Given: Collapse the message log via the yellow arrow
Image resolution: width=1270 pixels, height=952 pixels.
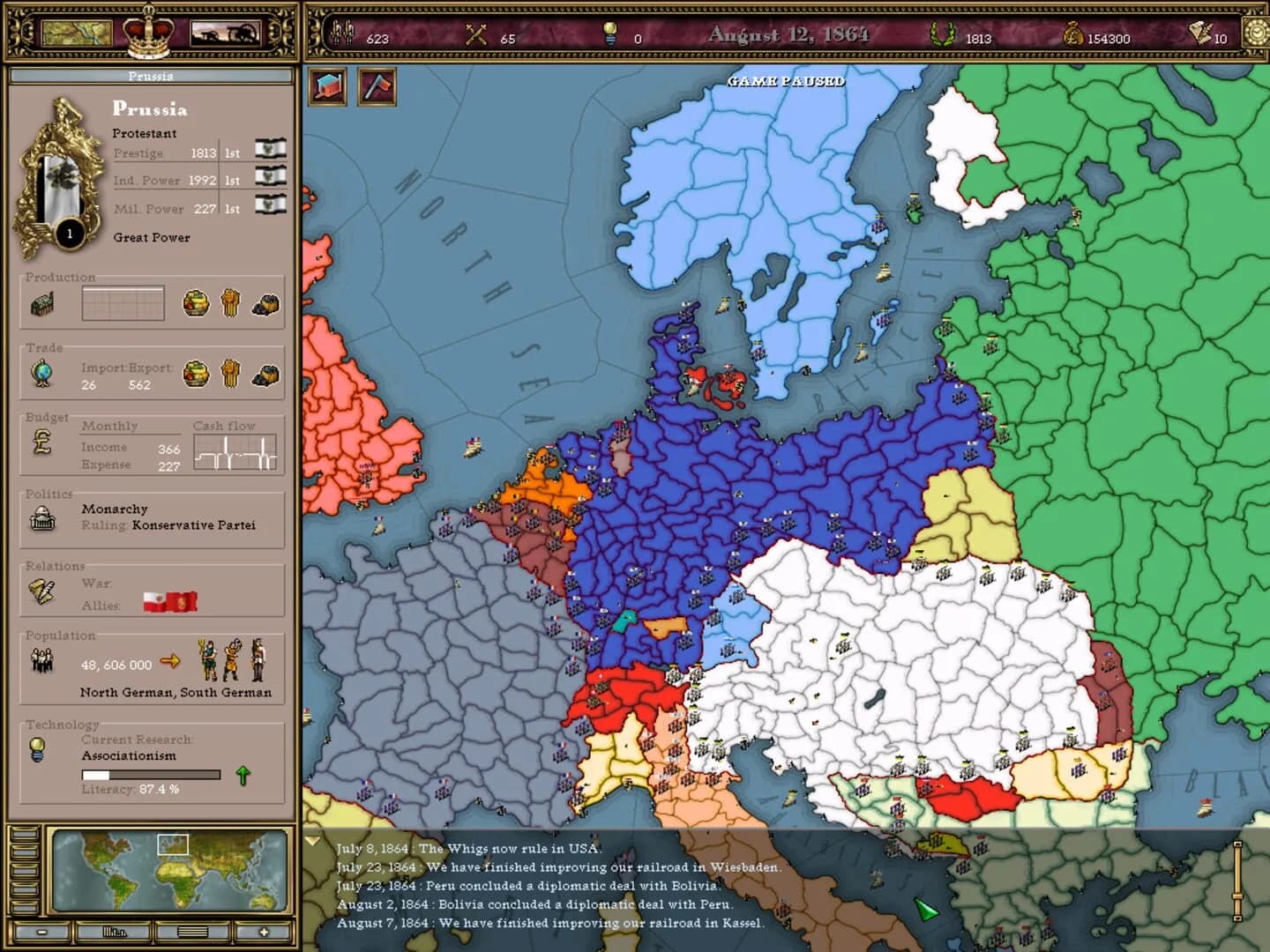Looking at the screenshot, I should pyautogui.click(x=313, y=840).
